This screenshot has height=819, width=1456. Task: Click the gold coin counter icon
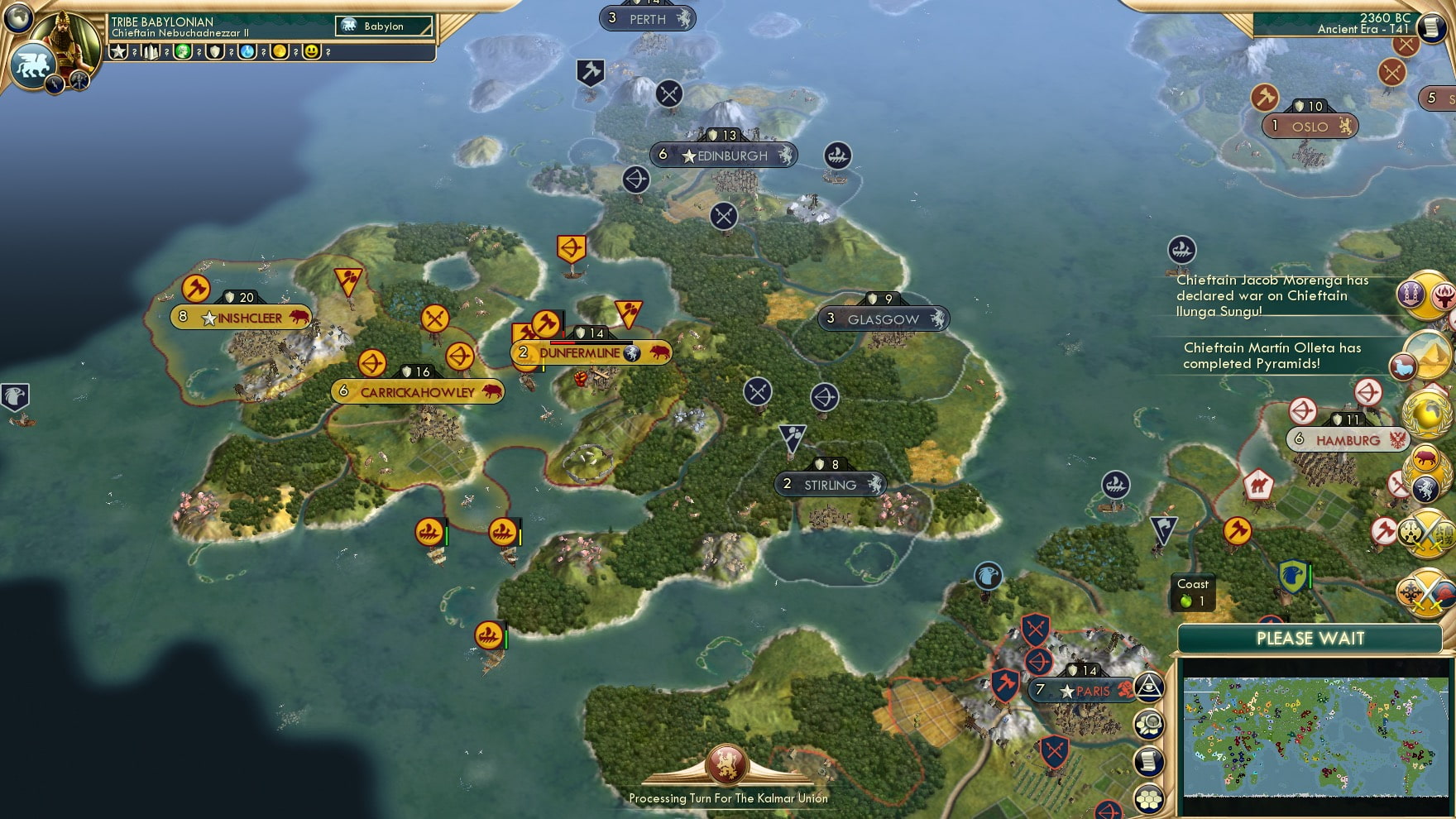click(280, 53)
